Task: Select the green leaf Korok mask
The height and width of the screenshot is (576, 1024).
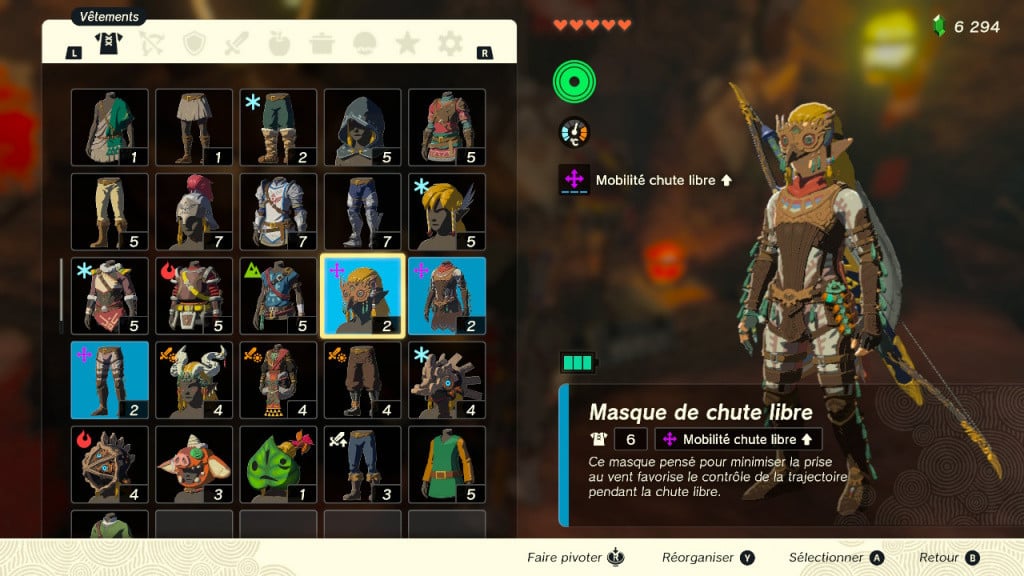Action: tap(278, 464)
